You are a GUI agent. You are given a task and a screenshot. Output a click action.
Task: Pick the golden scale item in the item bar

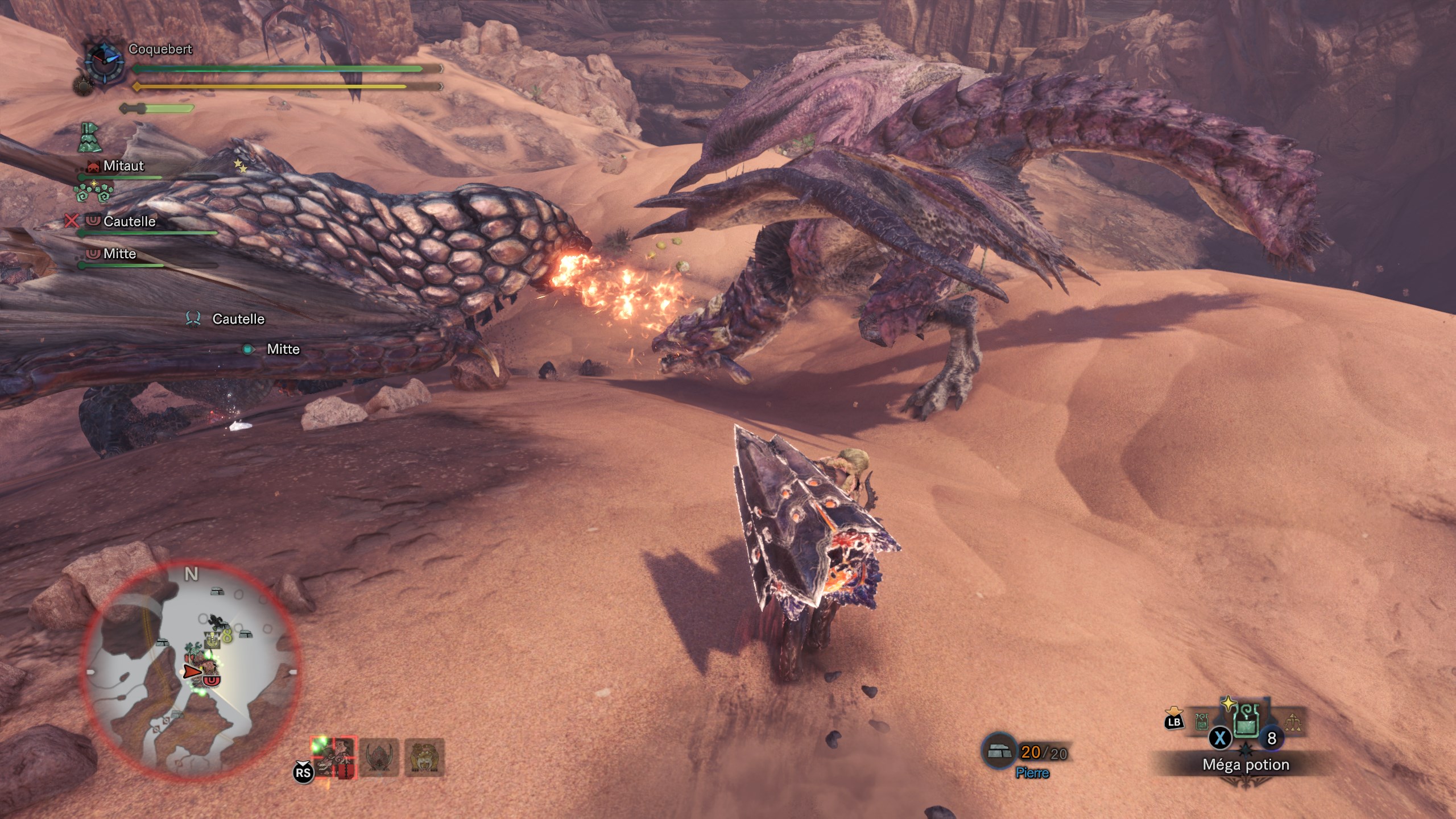coord(1292,723)
